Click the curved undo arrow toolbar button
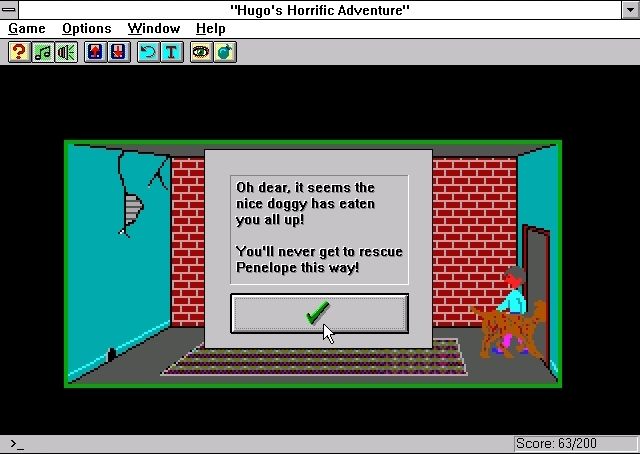Viewport: 640px width, 454px height. click(149, 52)
